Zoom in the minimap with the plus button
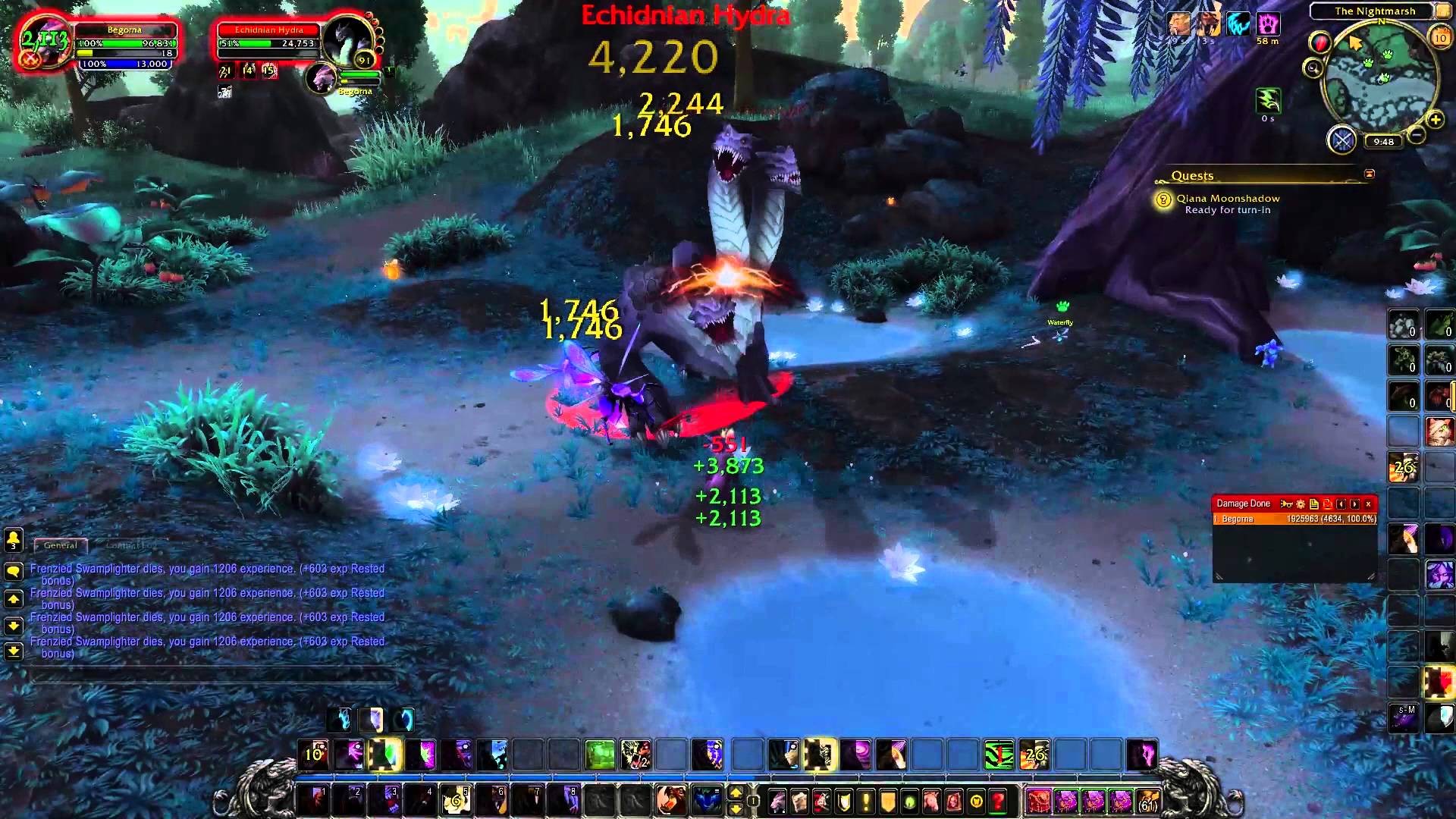Image resolution: width=1456 pixels, height=819 pixels. tap(1434, 121)
